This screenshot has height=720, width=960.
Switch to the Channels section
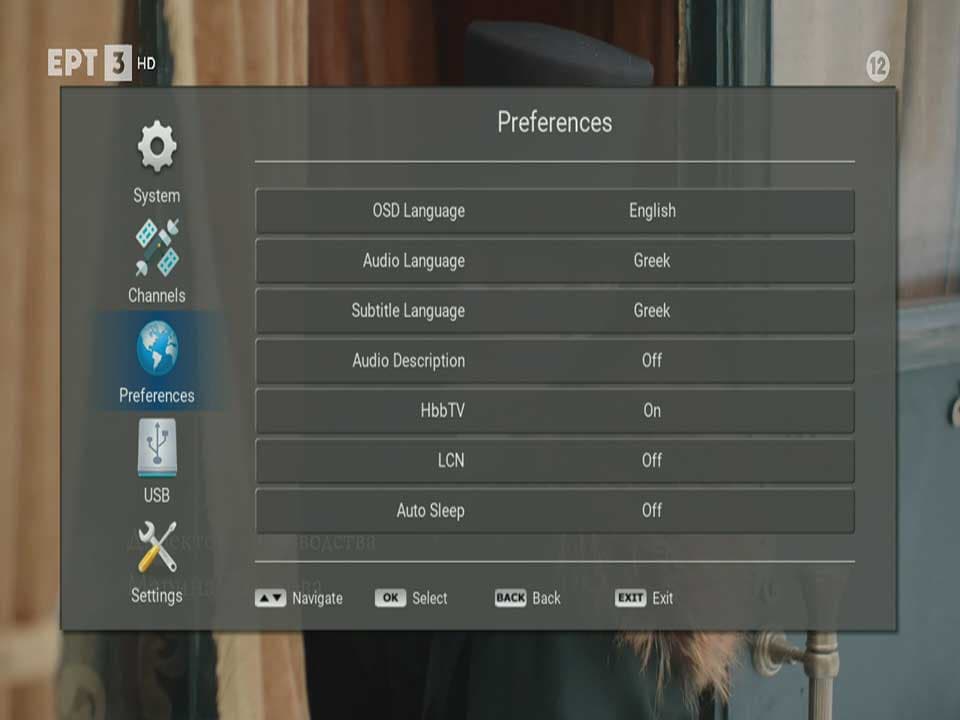tap(157, 260)
